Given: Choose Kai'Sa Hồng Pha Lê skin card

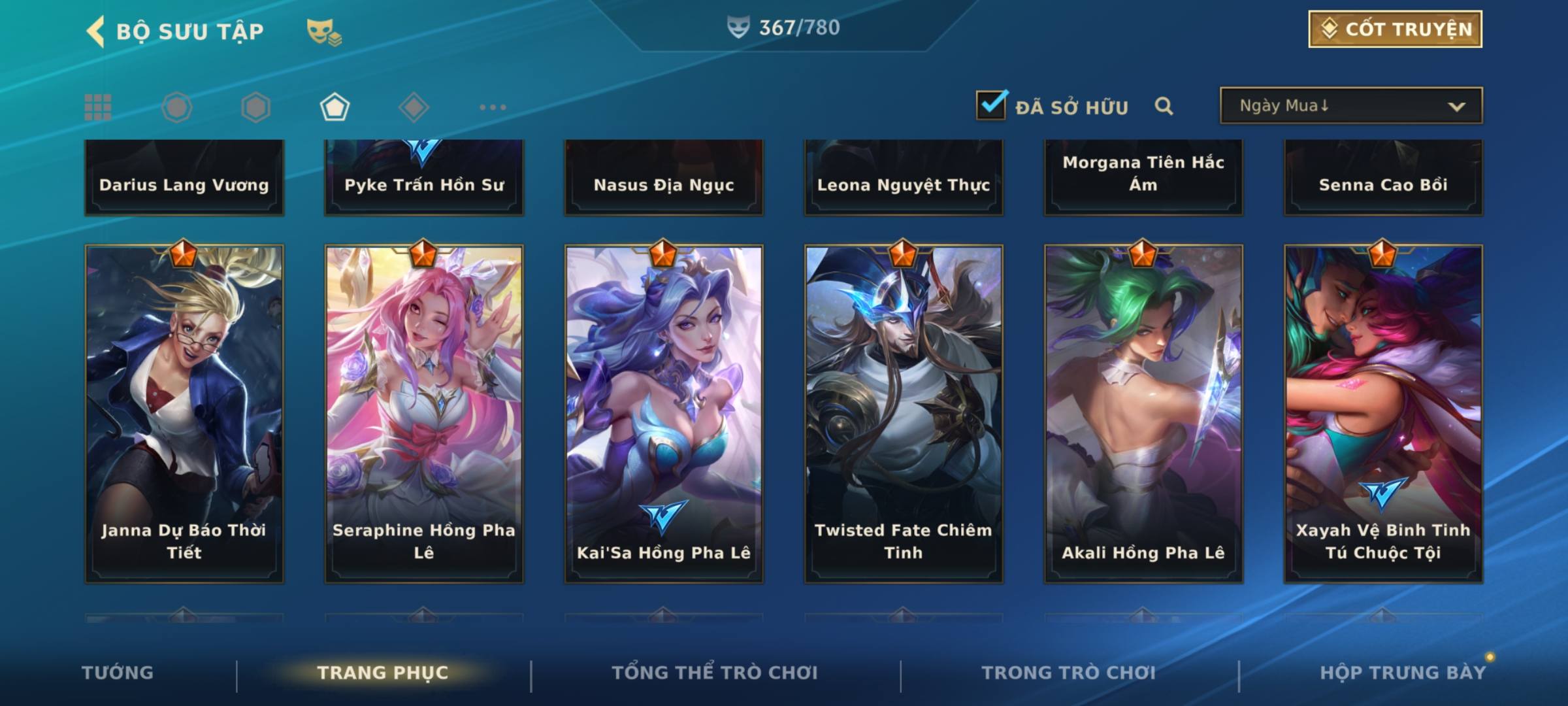Looking at the screenshot, I should pos(664,413).
